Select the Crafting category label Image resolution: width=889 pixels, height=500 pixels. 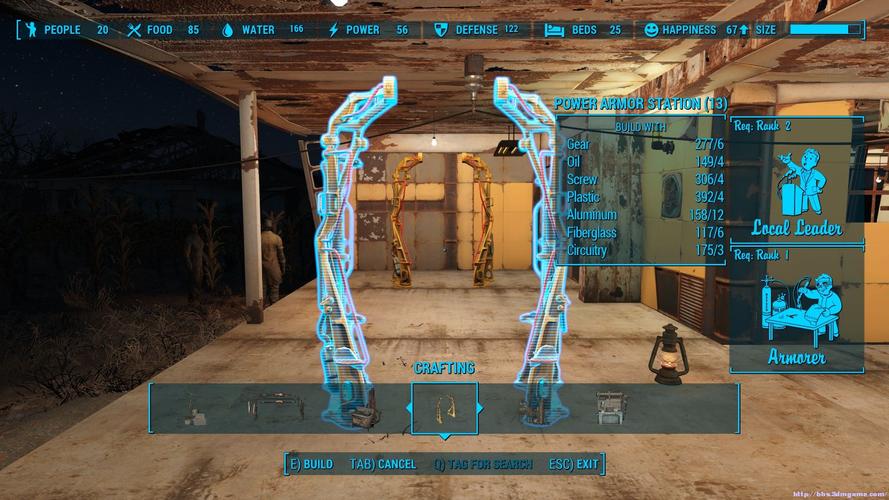point(444,368)
